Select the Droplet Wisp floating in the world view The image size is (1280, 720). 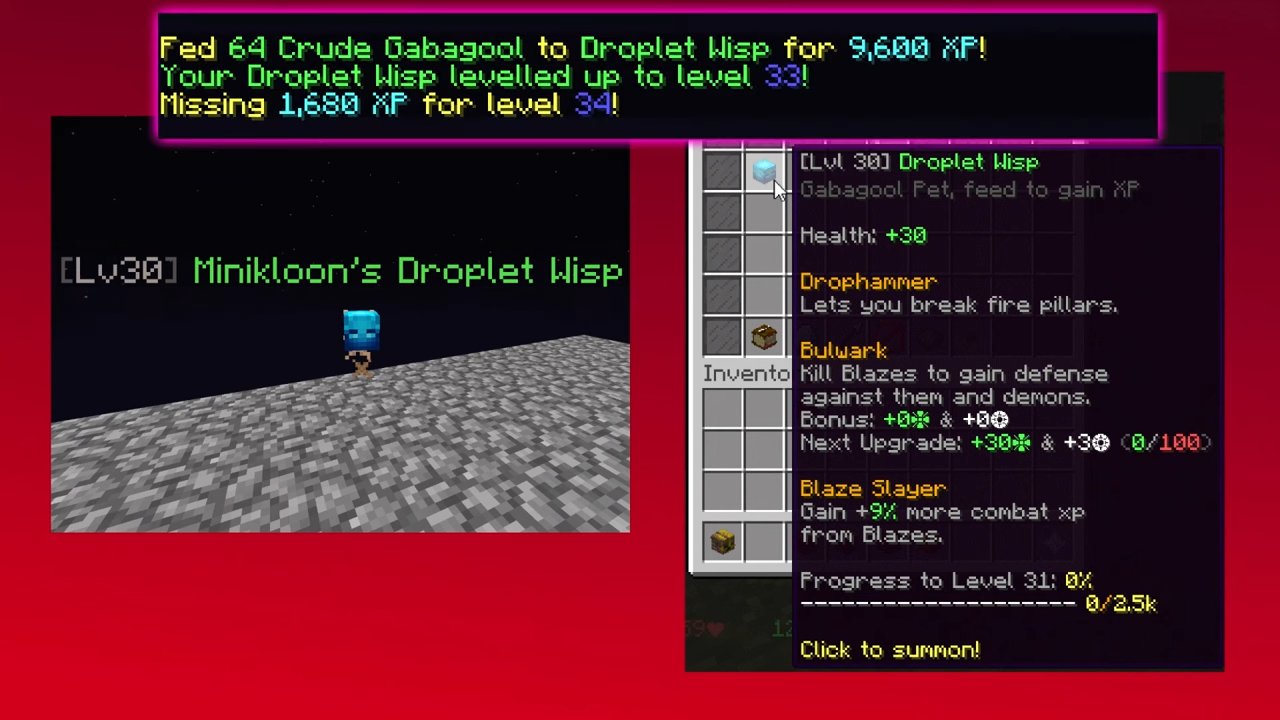tap(362, 330)
